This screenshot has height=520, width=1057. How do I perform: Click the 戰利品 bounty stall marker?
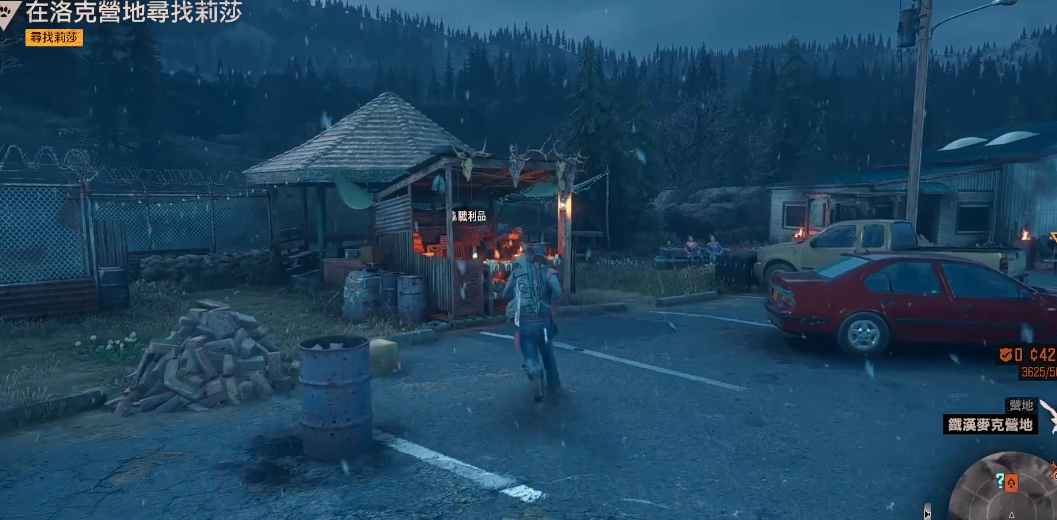(x=469, y=216)
